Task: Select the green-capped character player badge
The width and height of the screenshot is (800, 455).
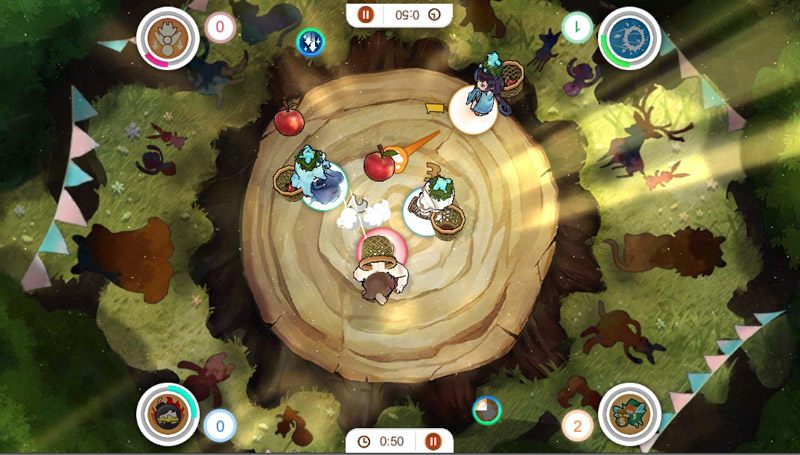Action: [630, 414]
